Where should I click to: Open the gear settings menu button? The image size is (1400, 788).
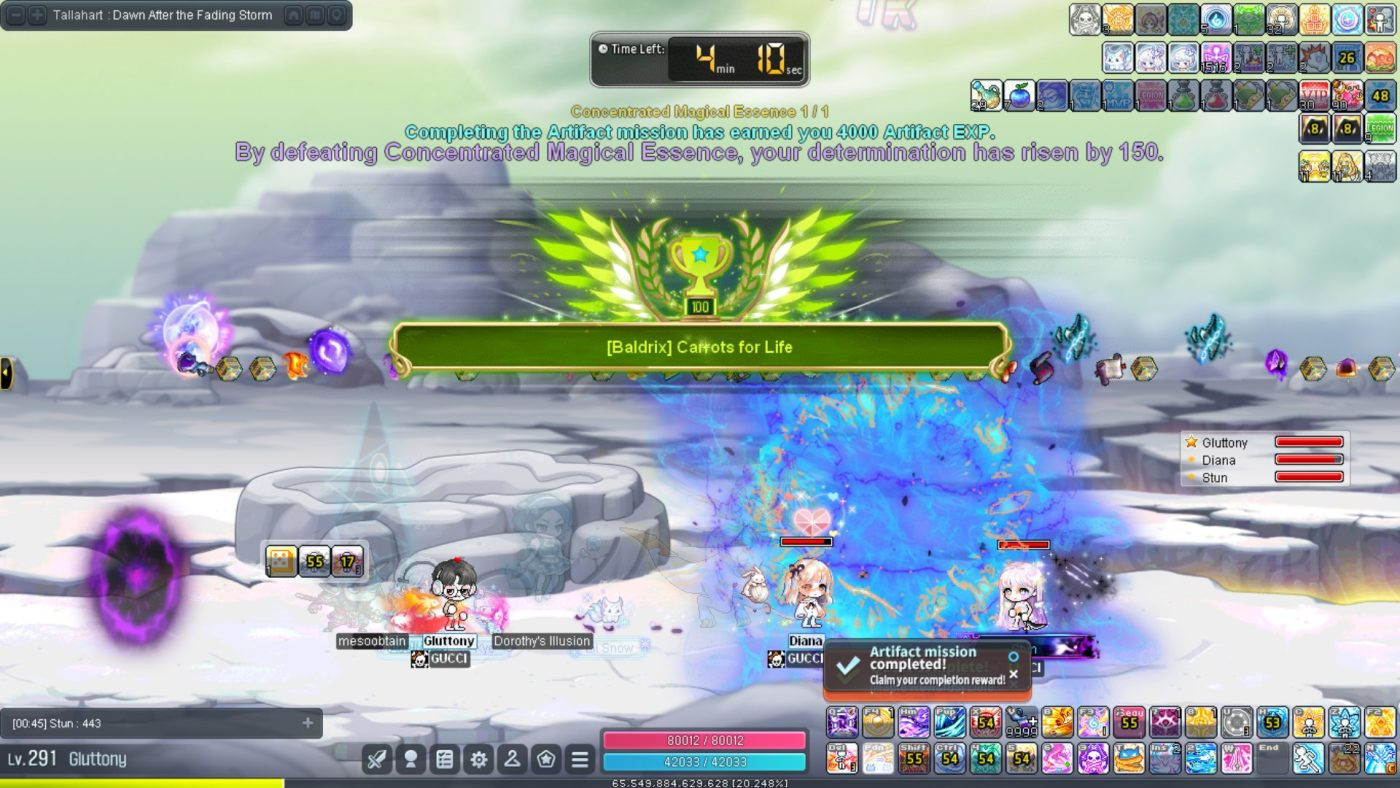pos(478,759)
